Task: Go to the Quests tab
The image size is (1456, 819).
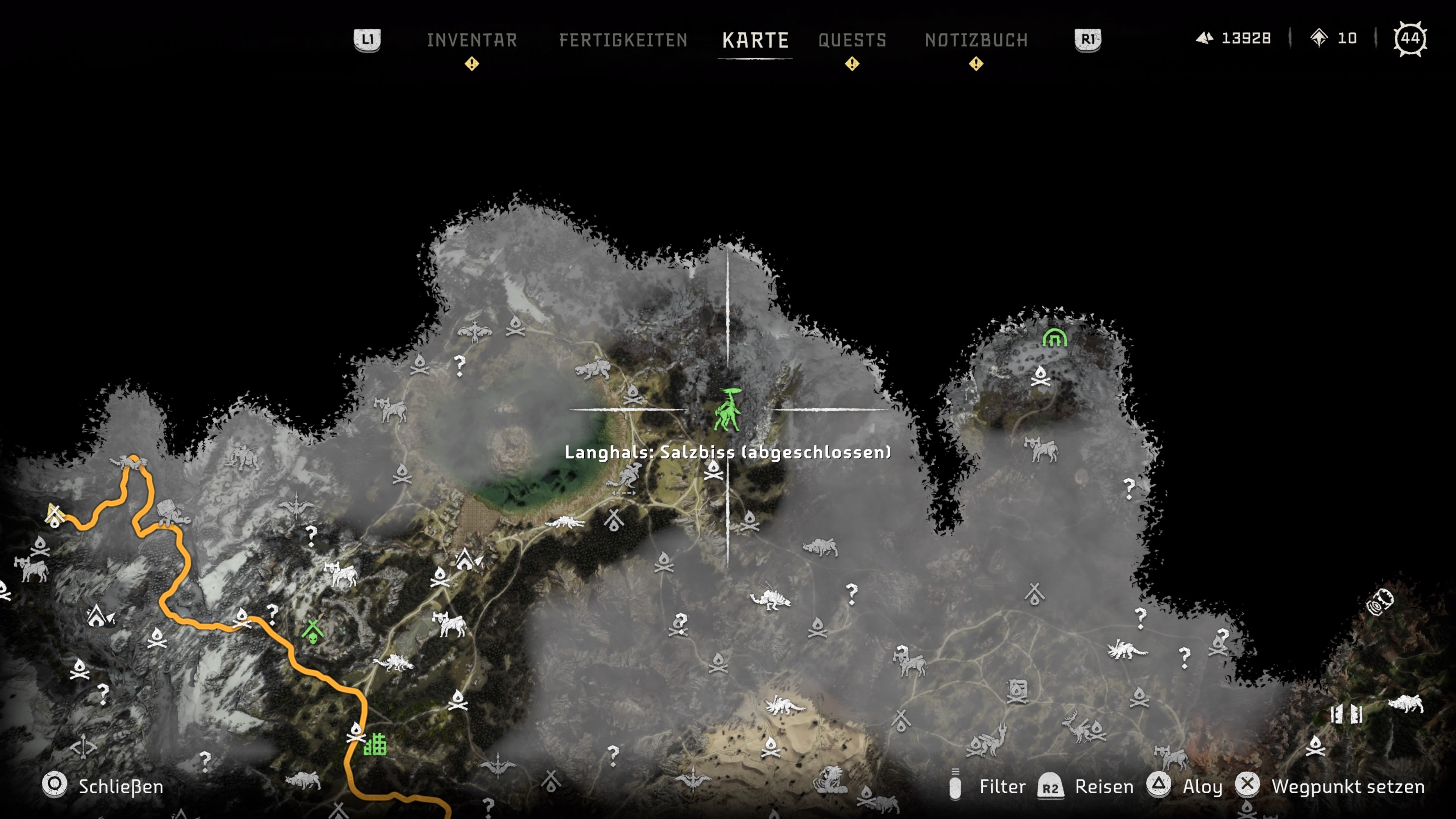Action: 852,40
